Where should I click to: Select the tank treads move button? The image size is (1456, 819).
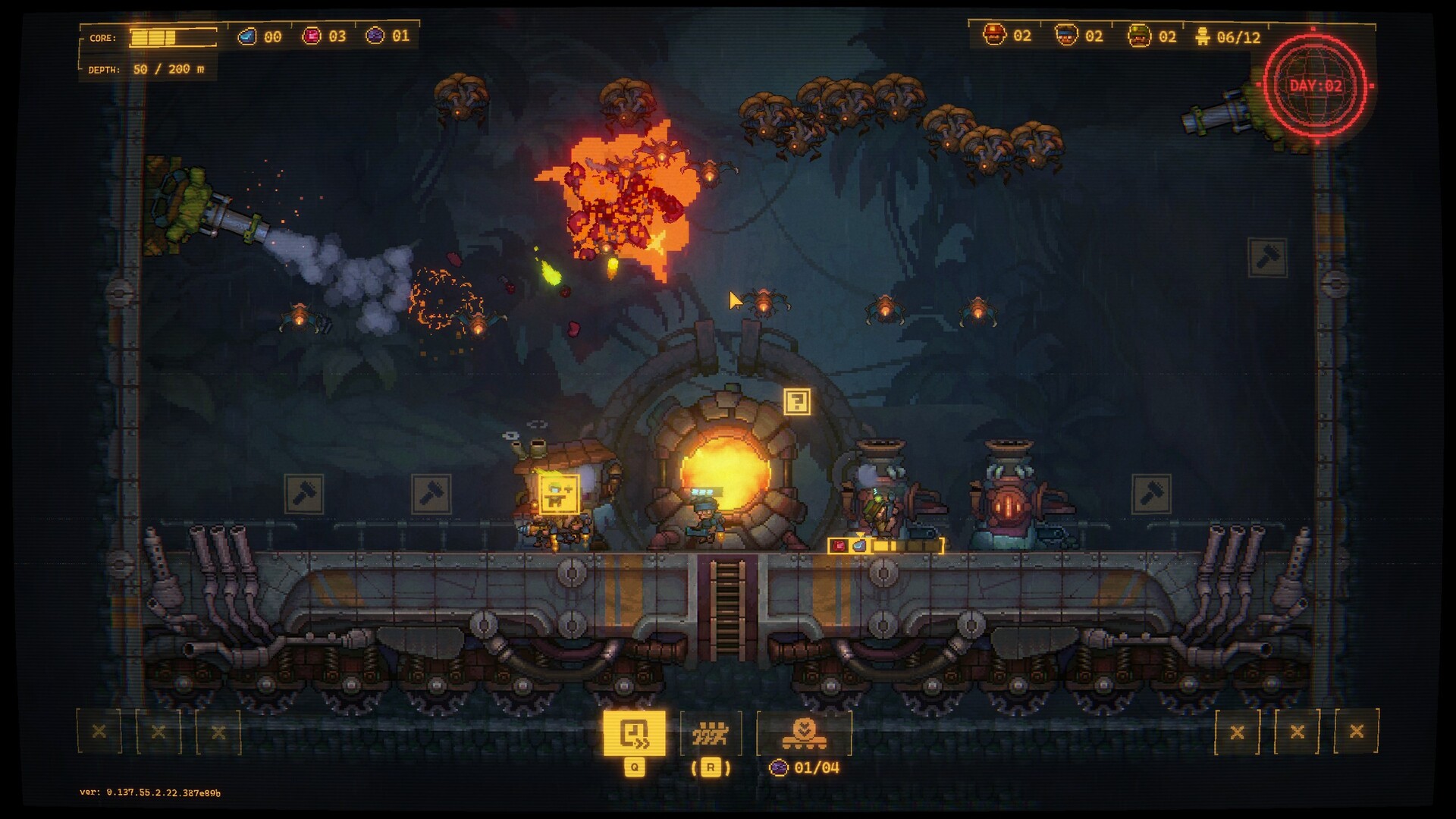tap(711, 733)
